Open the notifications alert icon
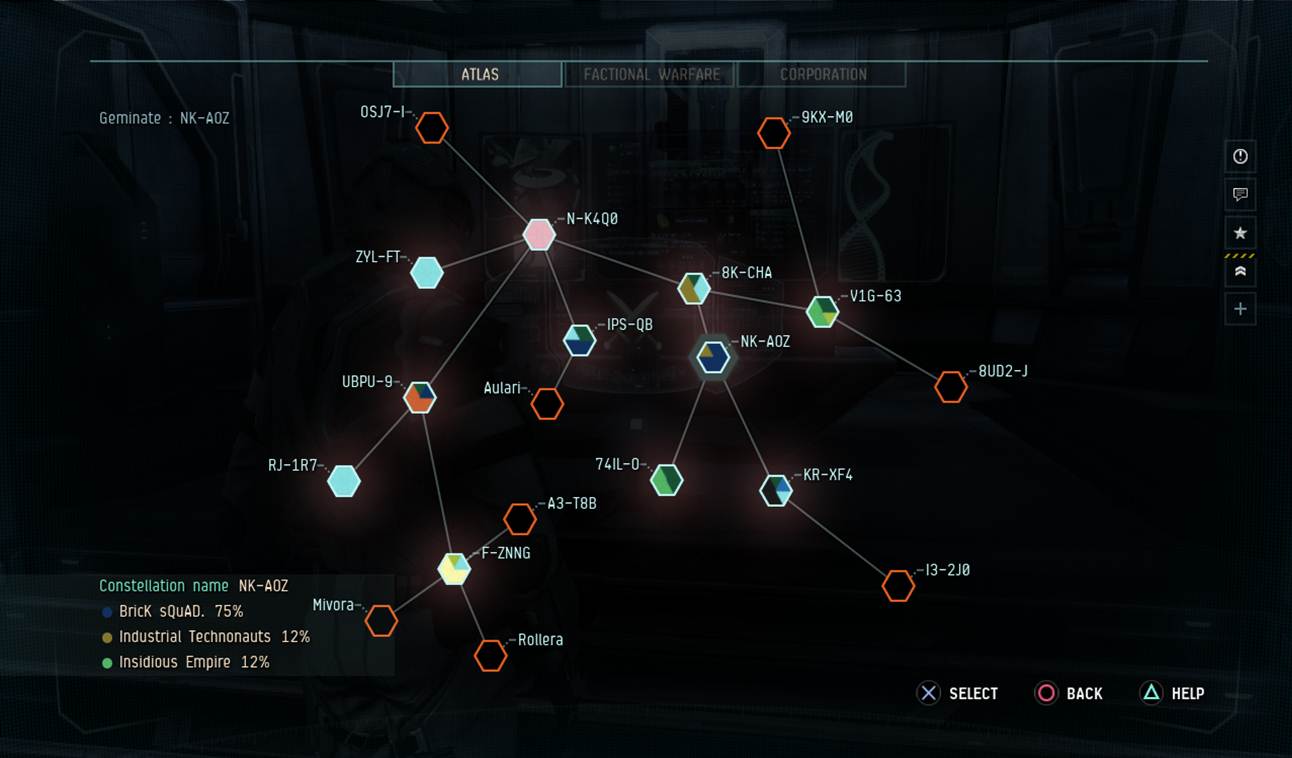The width and height of the screenshot is (1292, 758). coord(1239,156)
